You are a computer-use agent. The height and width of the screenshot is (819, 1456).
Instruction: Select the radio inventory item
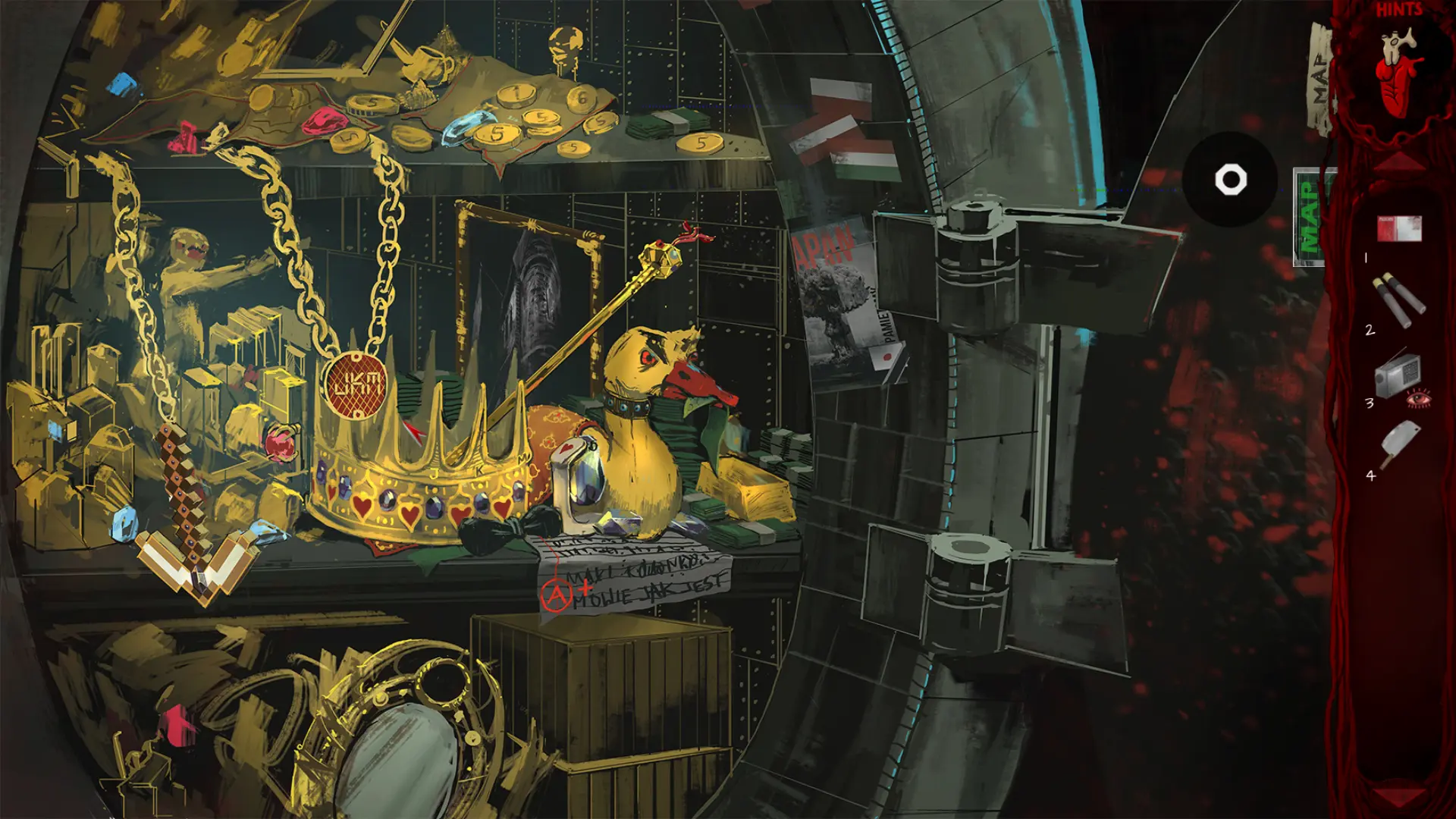[1397, 374]
